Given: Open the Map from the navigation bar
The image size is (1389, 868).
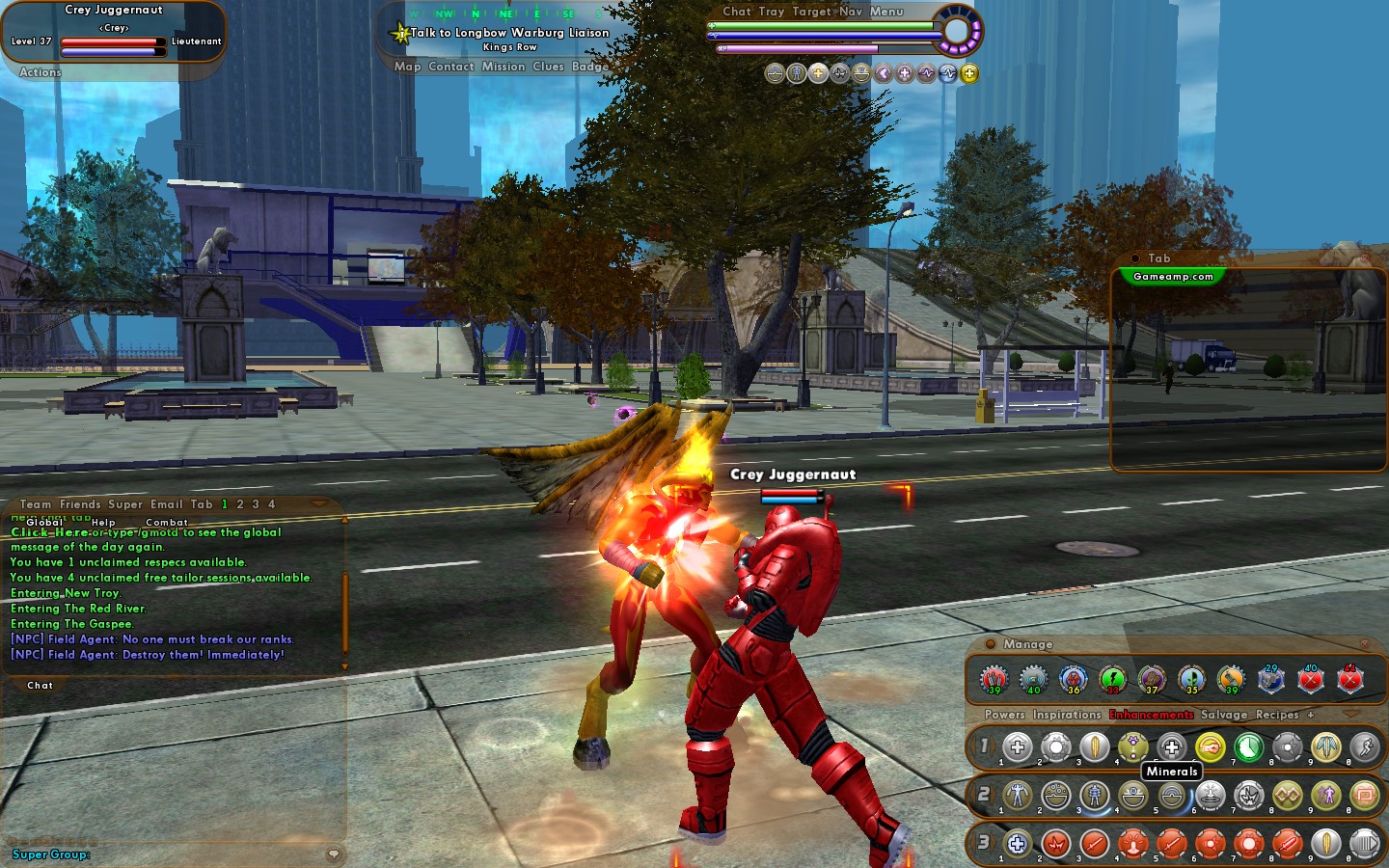Looking at the screenshot, I should [407, 67].
